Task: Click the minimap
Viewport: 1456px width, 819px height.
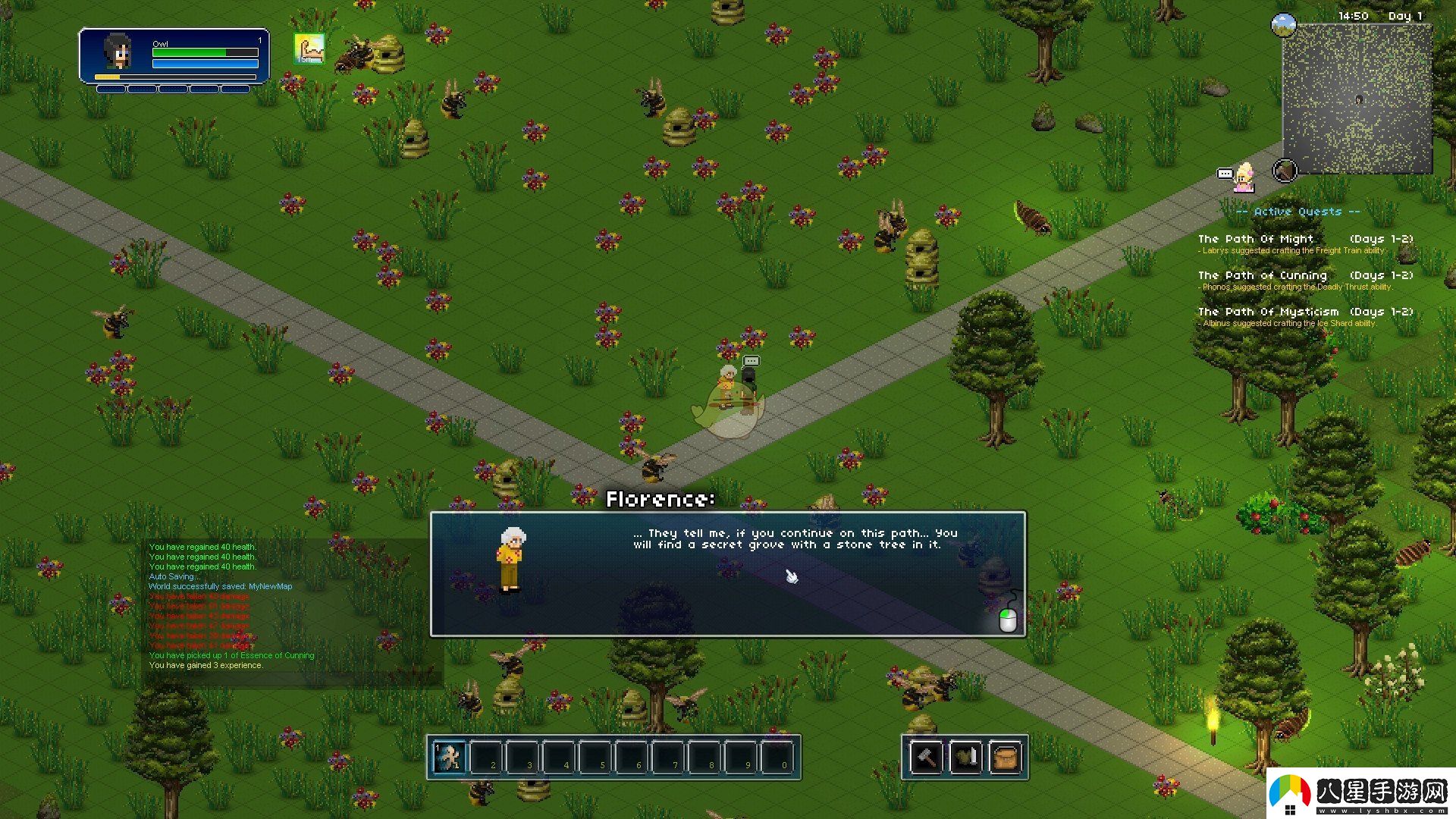Action: point(1357,99)
